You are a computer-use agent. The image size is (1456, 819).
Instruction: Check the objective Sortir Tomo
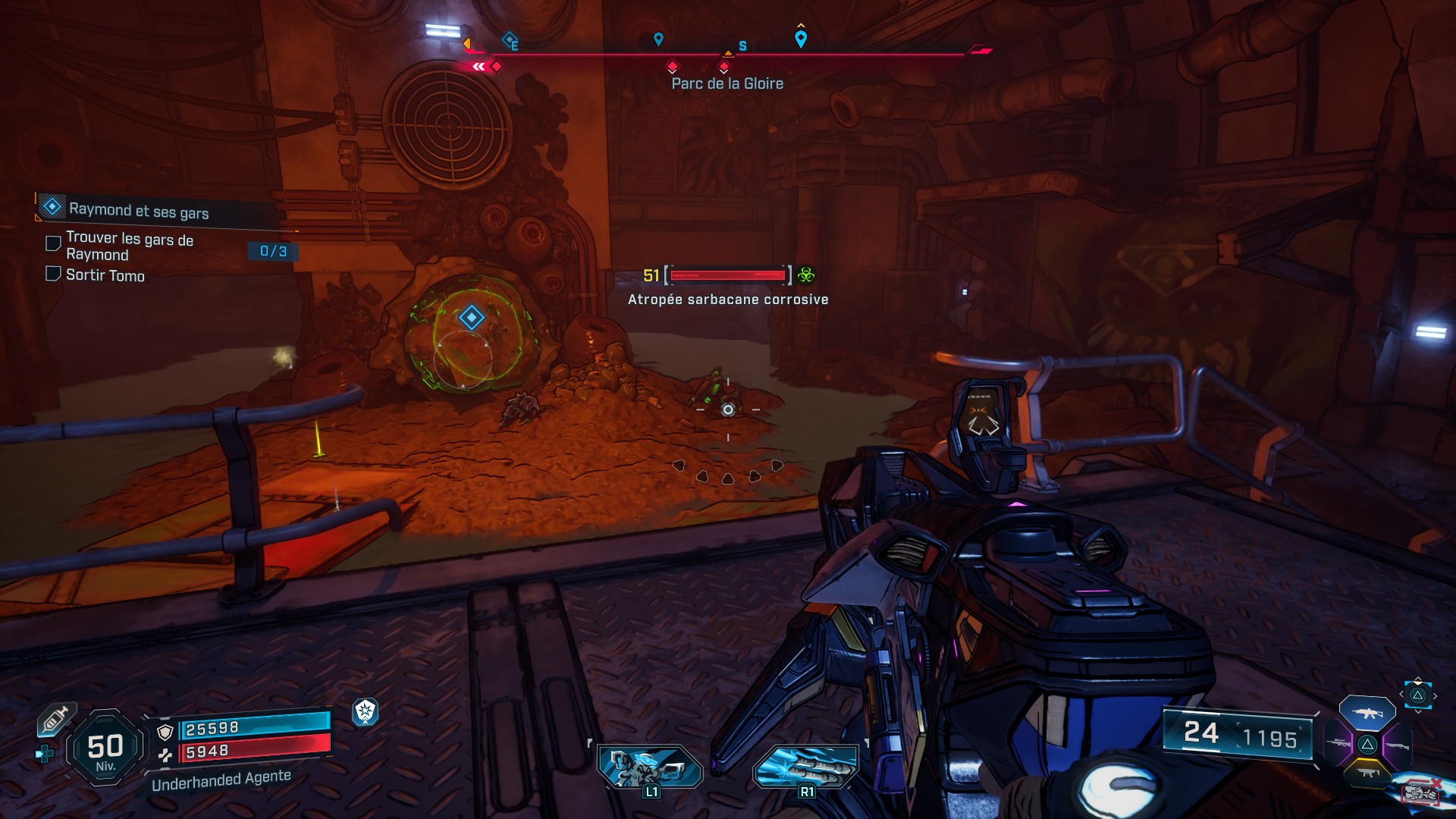pyautogui.click(x=52, y=275)
